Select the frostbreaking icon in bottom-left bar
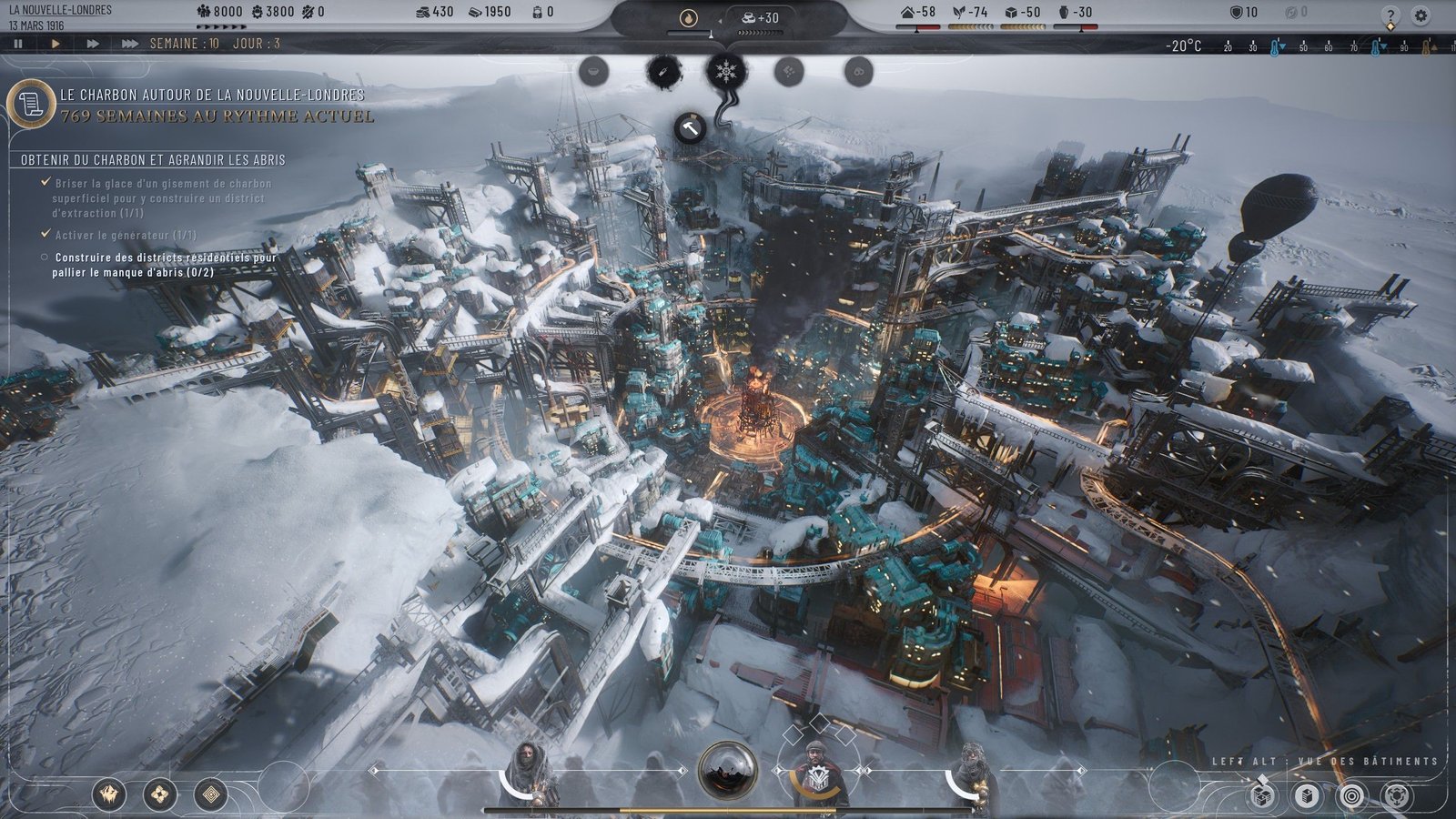Viewport: 1456px width, 819px height. click(110, 794)
